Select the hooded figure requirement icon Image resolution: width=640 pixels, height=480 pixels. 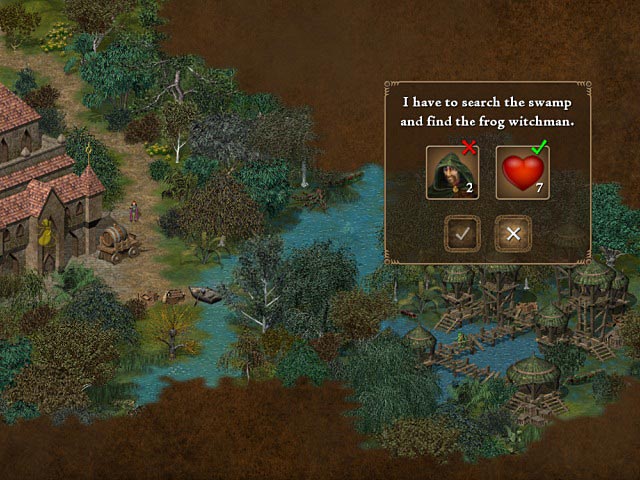452,172
